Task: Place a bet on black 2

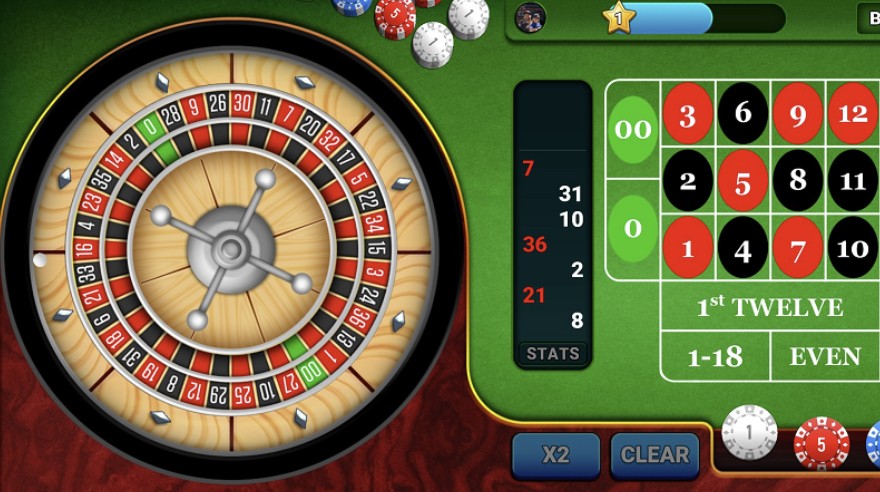Action: point(688,181)
